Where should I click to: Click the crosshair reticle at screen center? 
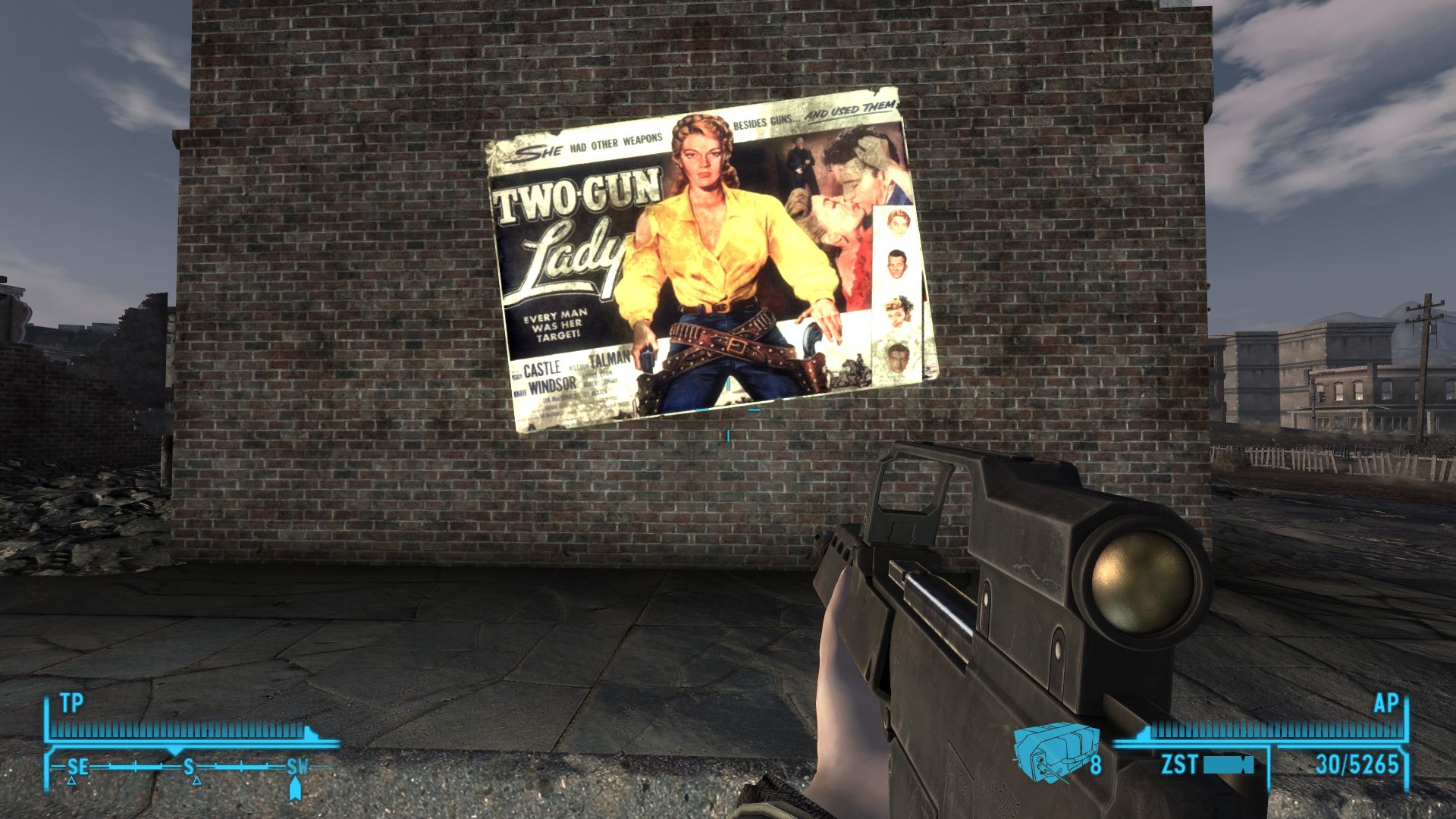728,409
